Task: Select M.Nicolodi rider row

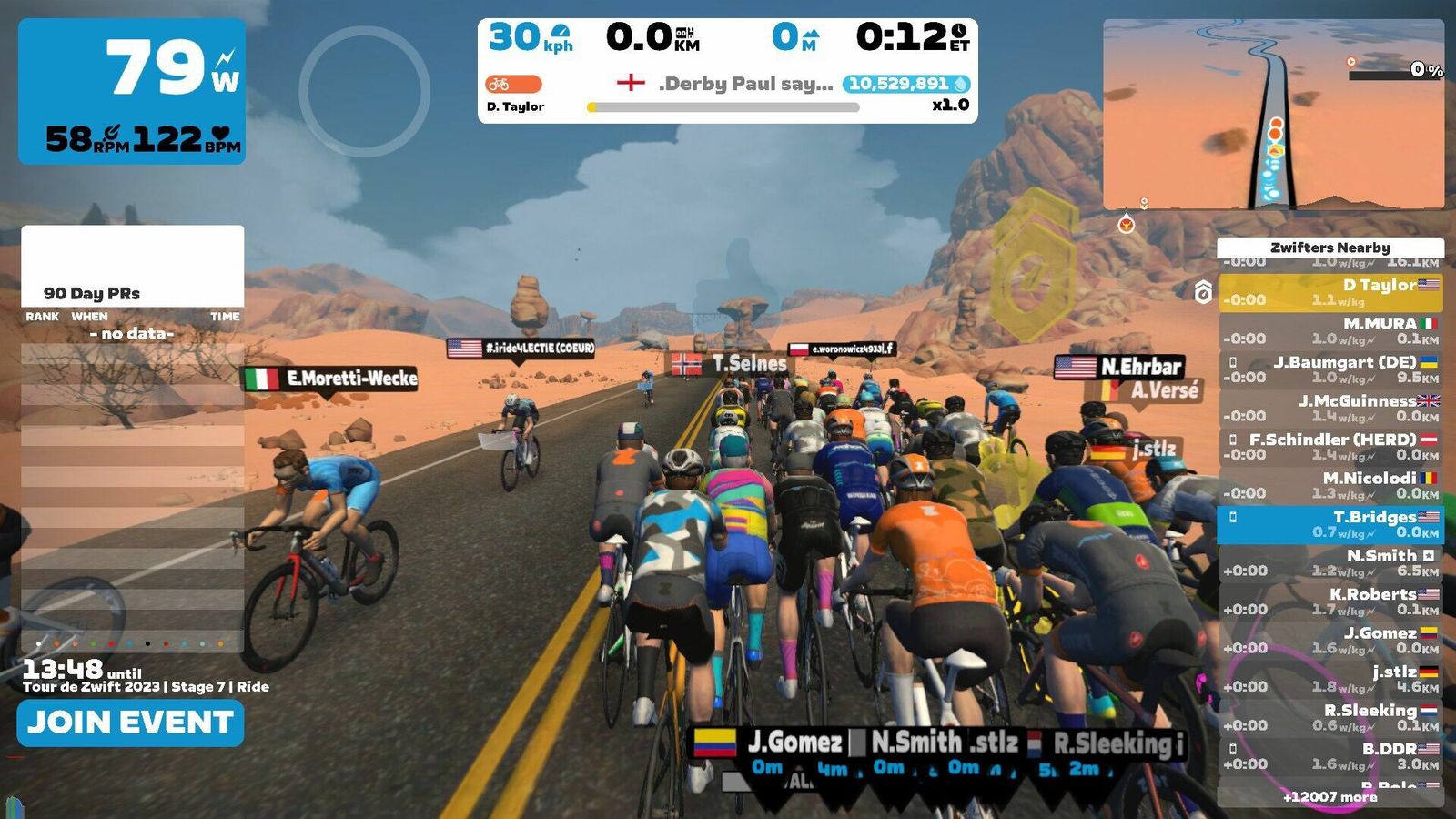Action: 1330,486
